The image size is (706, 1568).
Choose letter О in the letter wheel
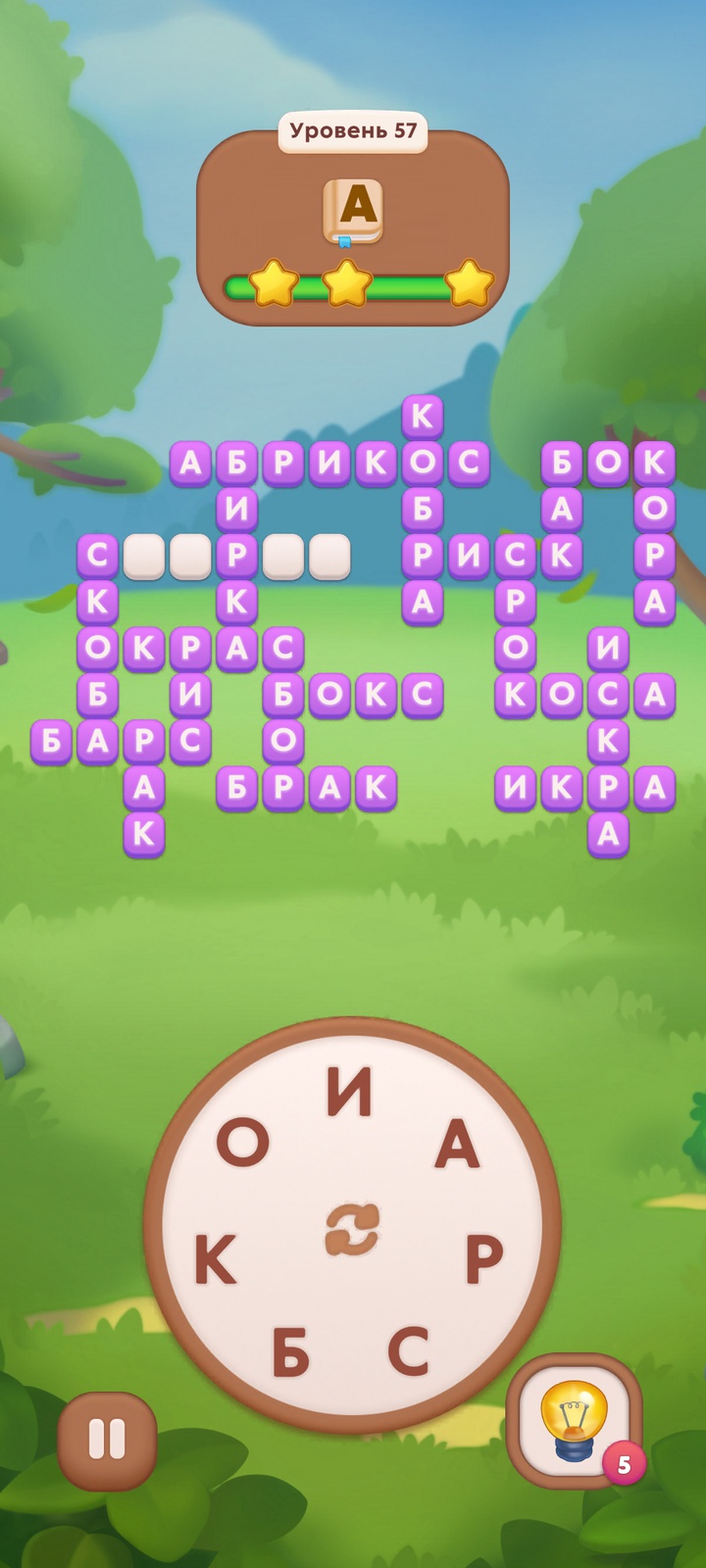click(242, 1143)
